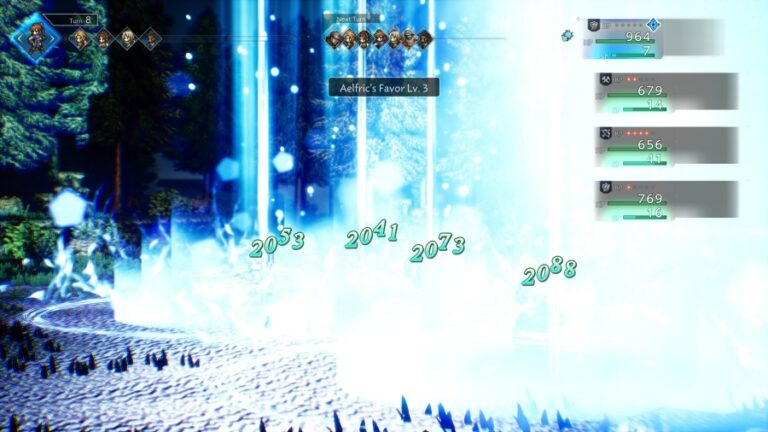The width and height of the screenshot is (768, 432).
Task: Click the Aelfric's Favor Lv. 3 skill banner
Action: 384,87
